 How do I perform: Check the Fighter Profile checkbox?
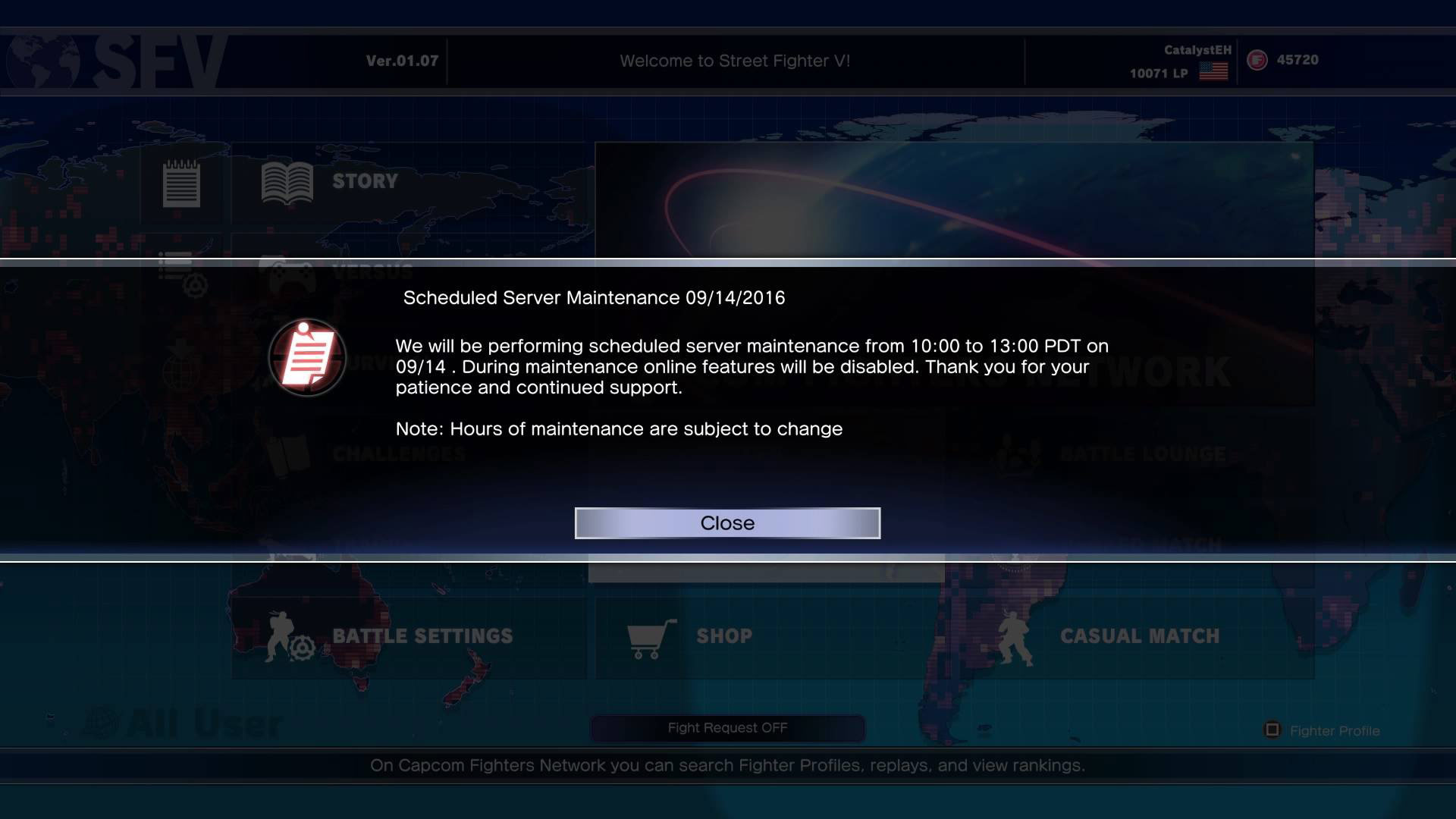[x=1271, y=730]
